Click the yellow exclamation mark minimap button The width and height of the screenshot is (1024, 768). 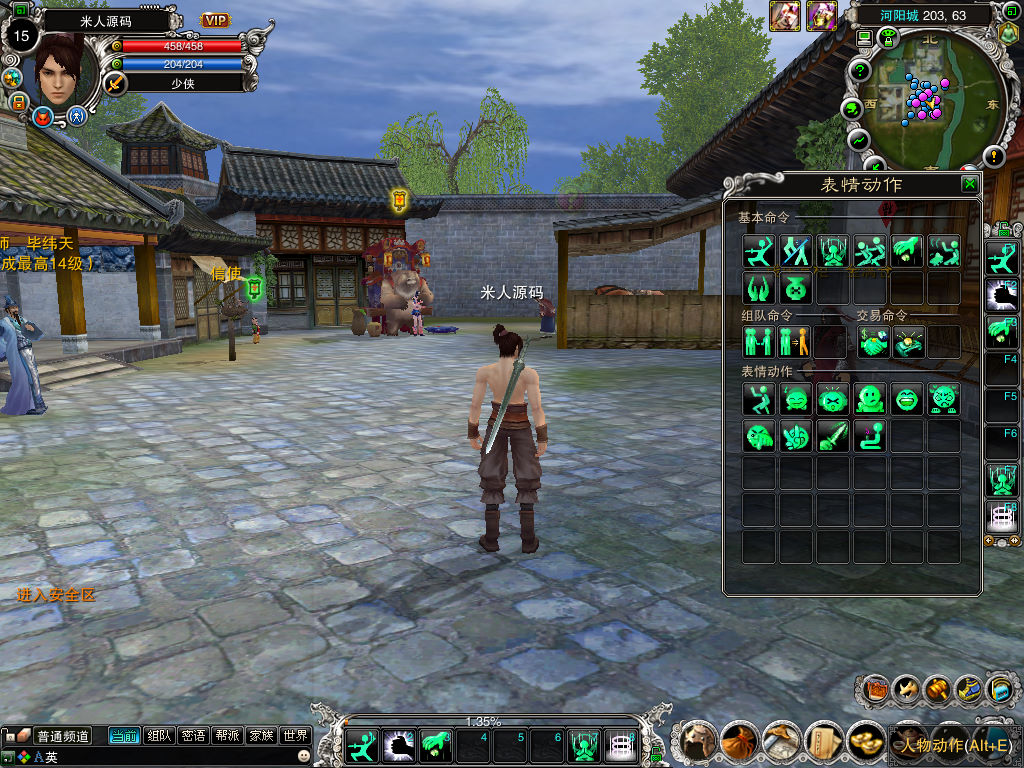(993, 157)
